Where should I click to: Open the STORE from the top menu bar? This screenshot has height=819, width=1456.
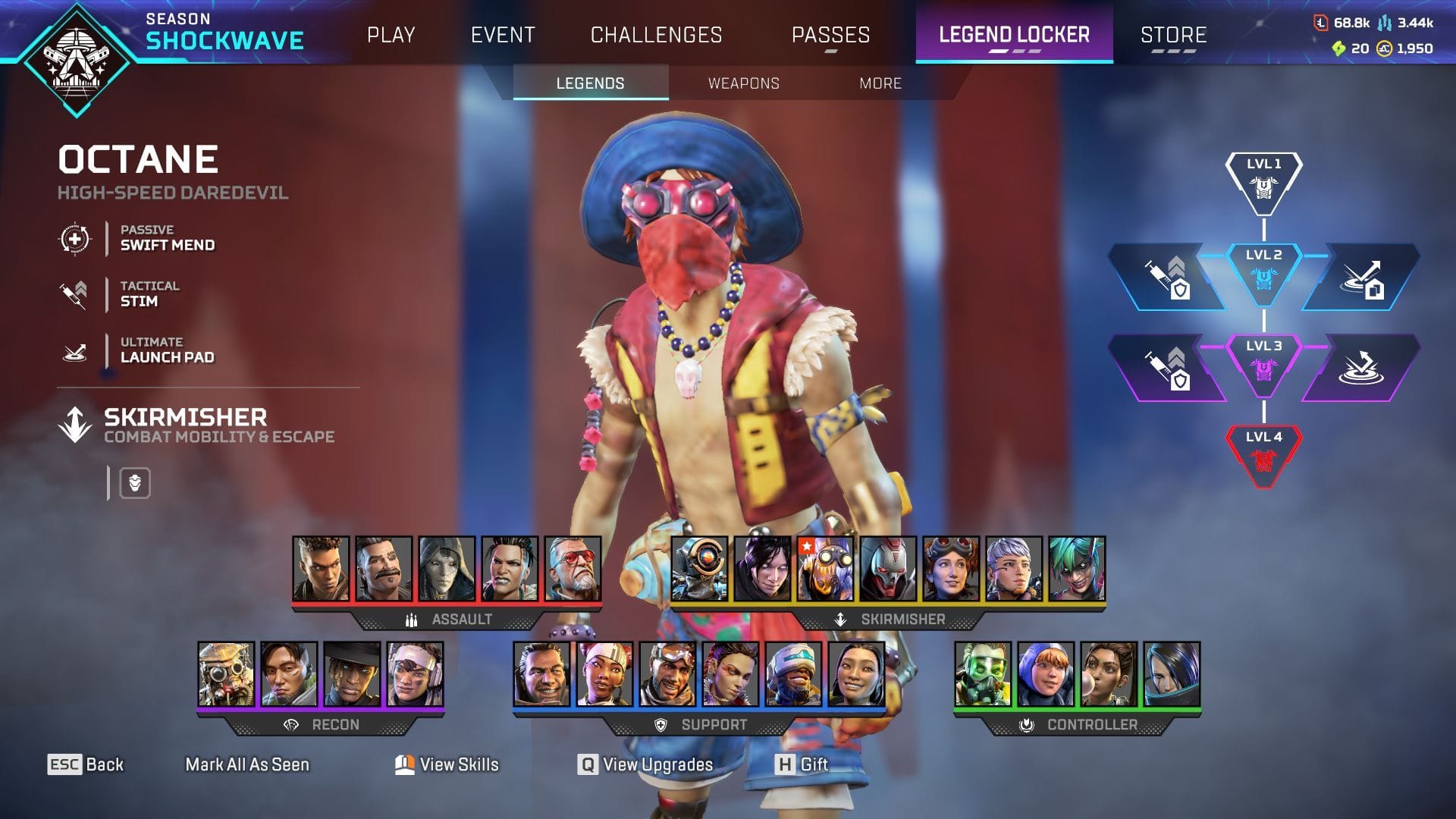coord(1172,35)
